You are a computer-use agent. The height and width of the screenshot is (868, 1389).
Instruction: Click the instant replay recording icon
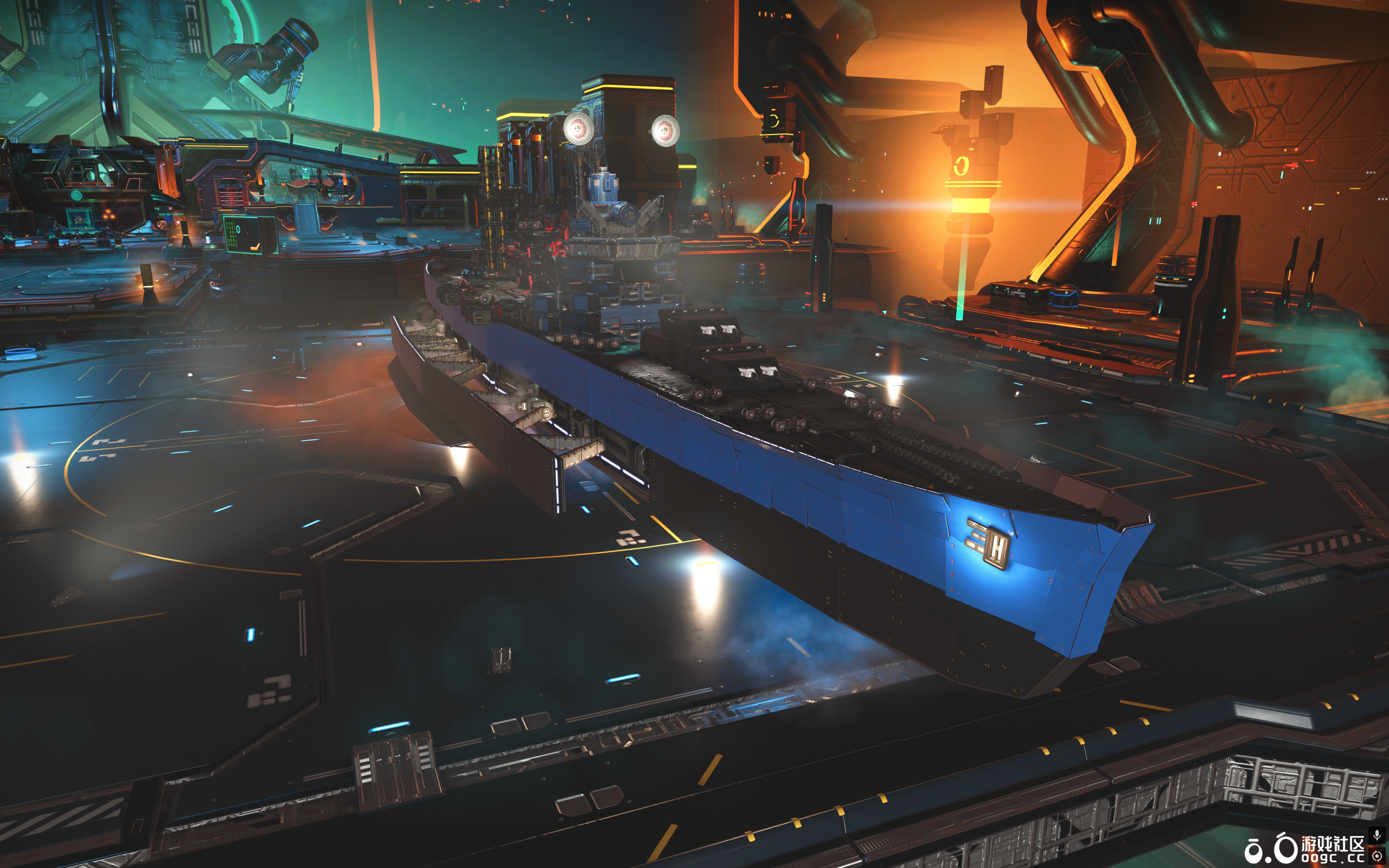1377,856
